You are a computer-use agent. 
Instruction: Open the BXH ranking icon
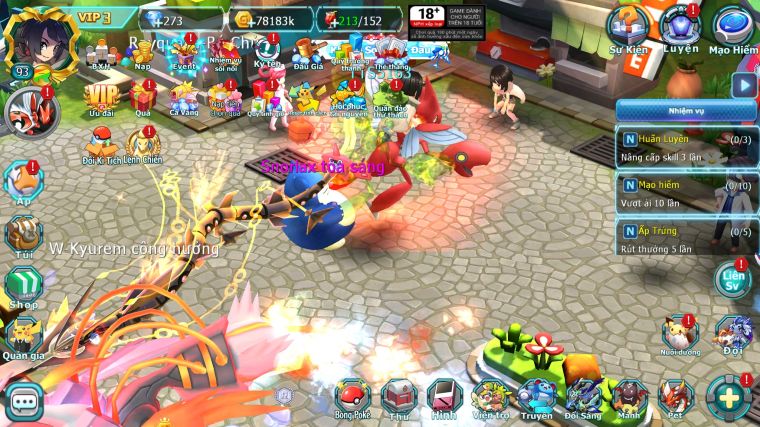100,54
